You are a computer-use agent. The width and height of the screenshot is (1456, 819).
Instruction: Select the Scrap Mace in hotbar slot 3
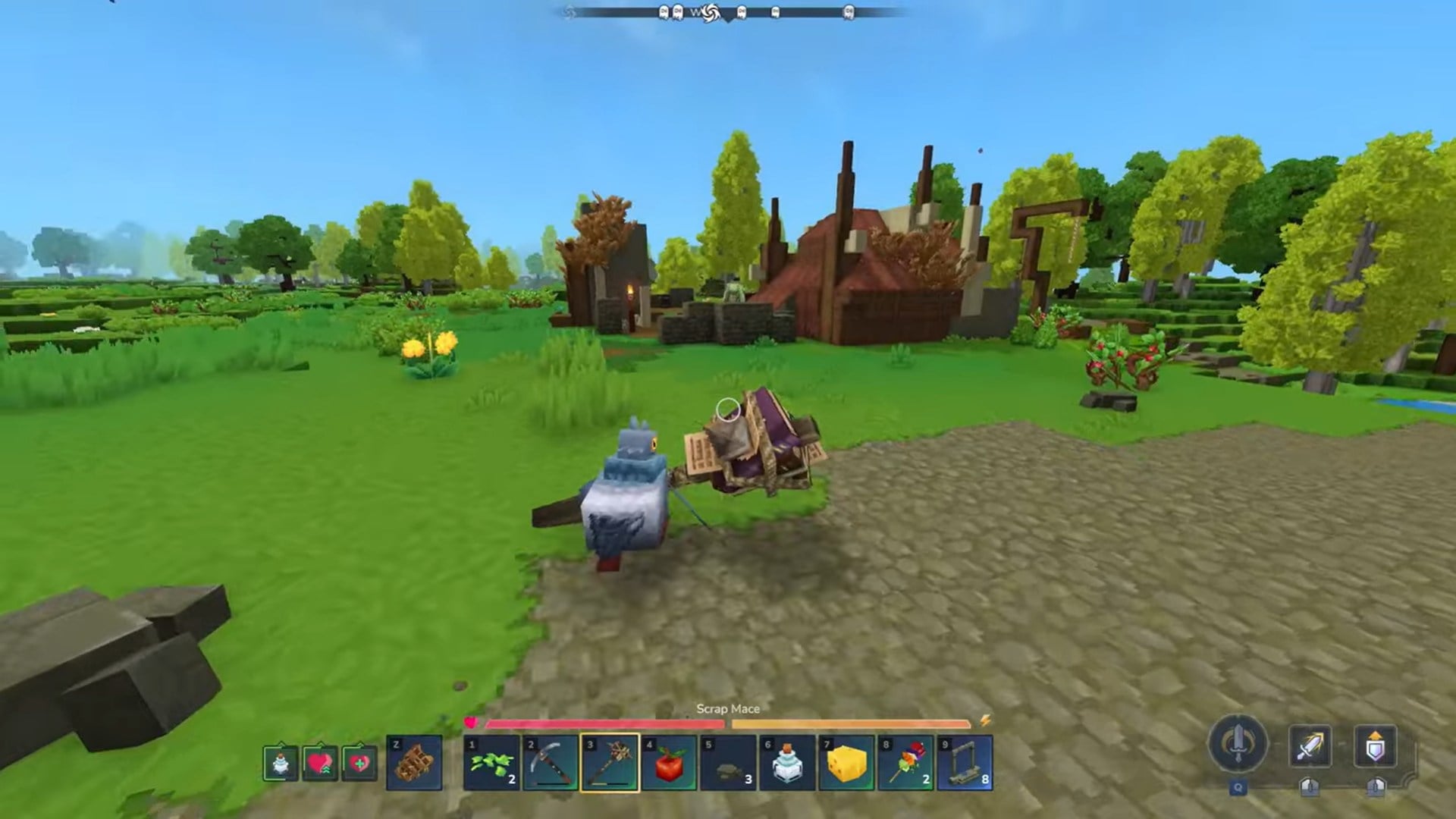point(610,764)
